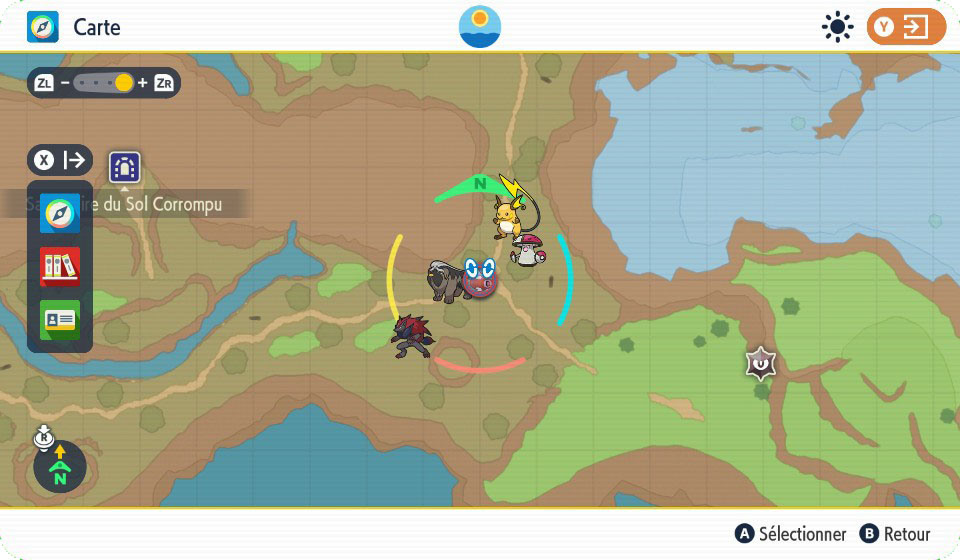The image size is (960, 560).
Task: Select the Tera Raid crystal marker
Action: tap(762, 363)
